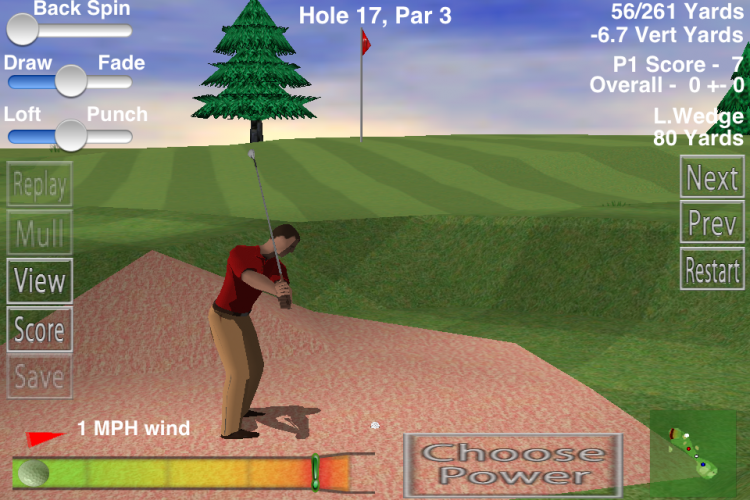Select the Prev club button
Viewport: 750px width, 500px height.
tap(712, 223)
